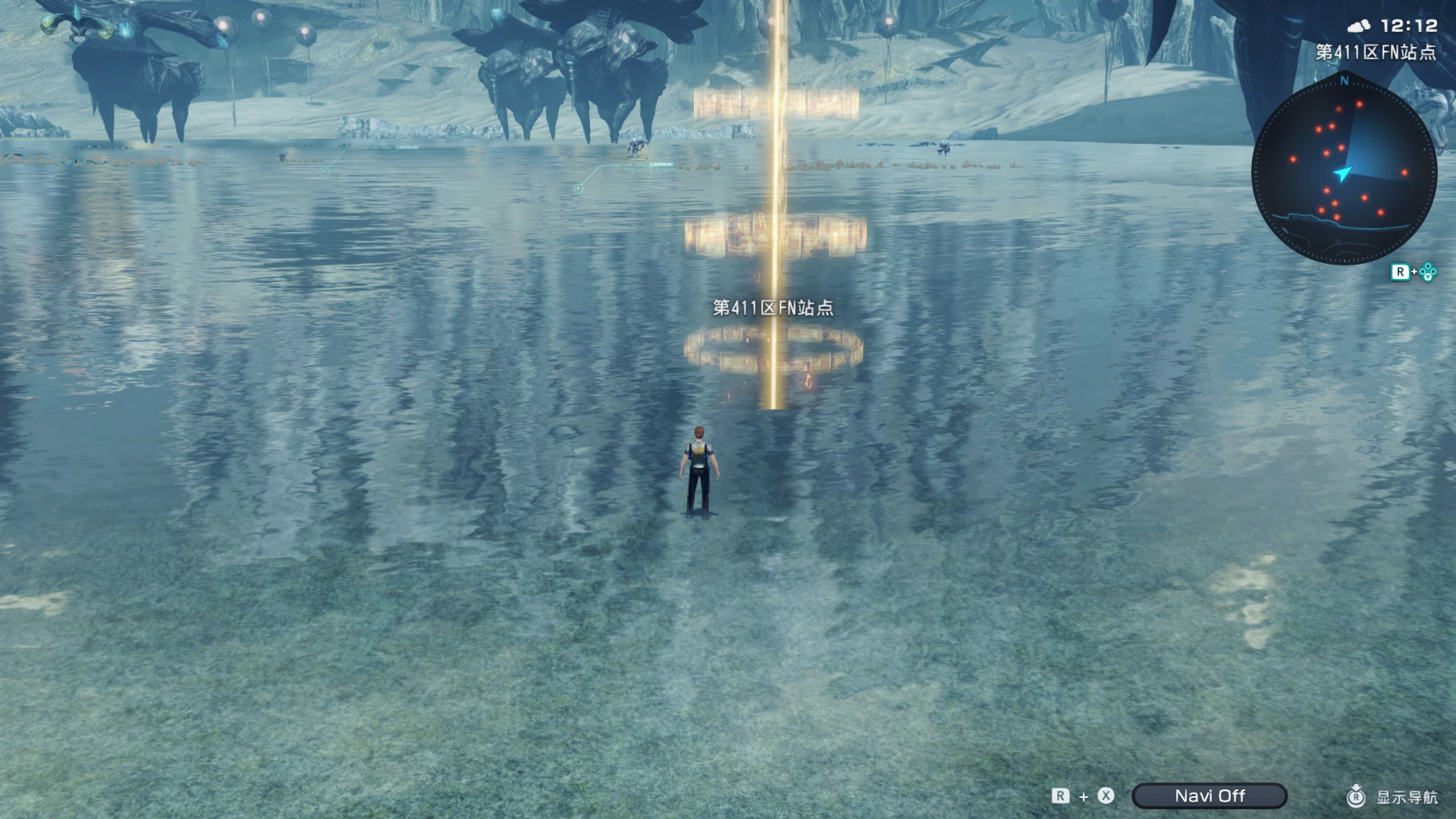The height and width of the screenshot is (819, 1456).
Task: Click the R rotation icon beside 显示导航
Action: 1356,797
